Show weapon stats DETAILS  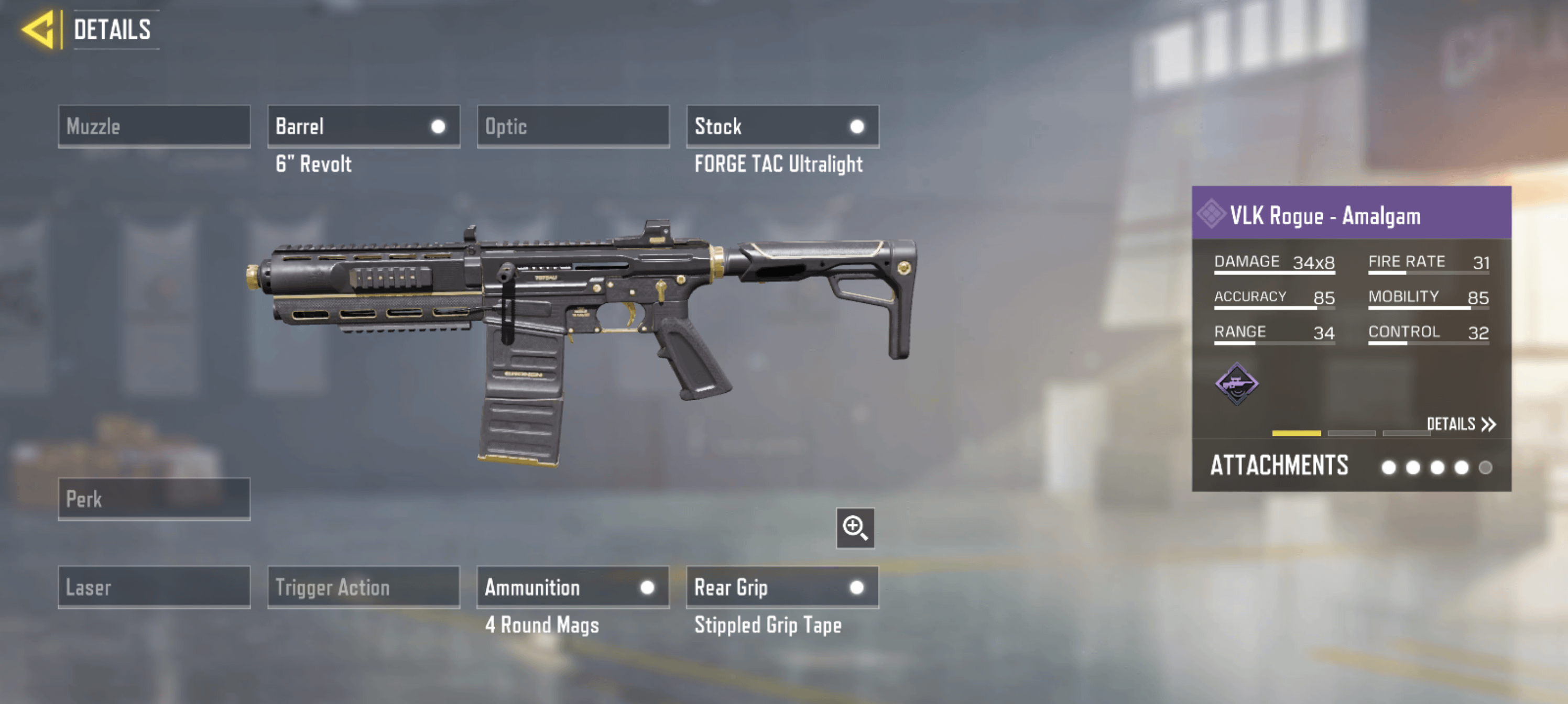click(1460, 424)
